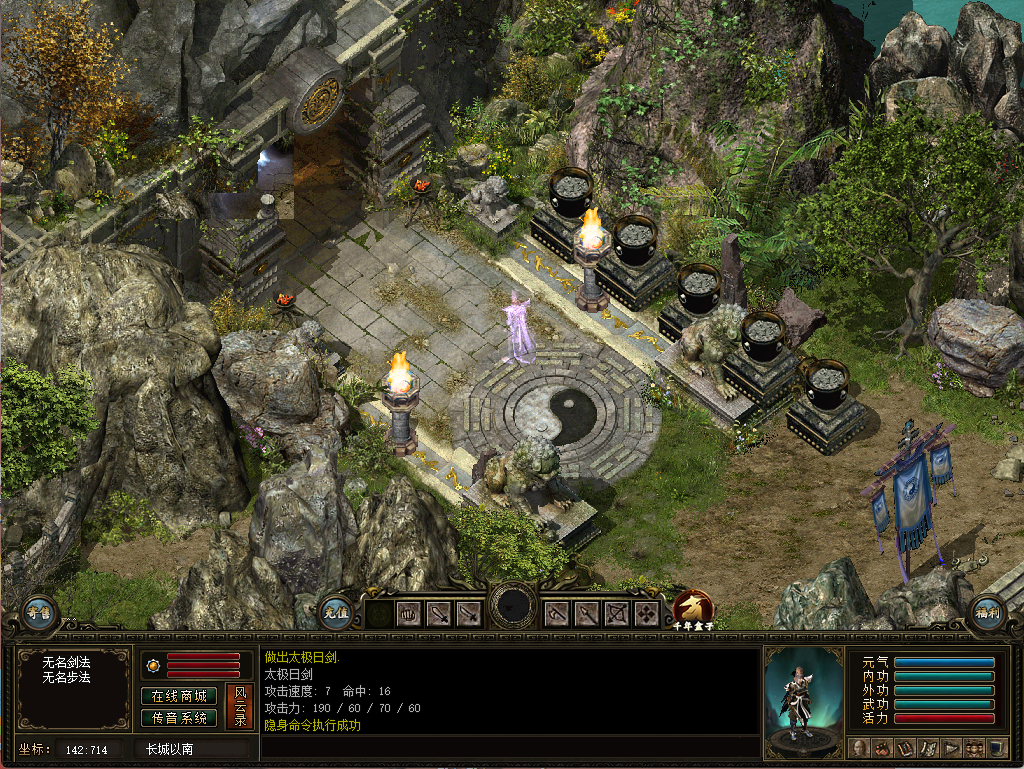Screen dimensions: 1024x769
Task: Open the book icon in bottom toolbar
Action: [905, 747]
